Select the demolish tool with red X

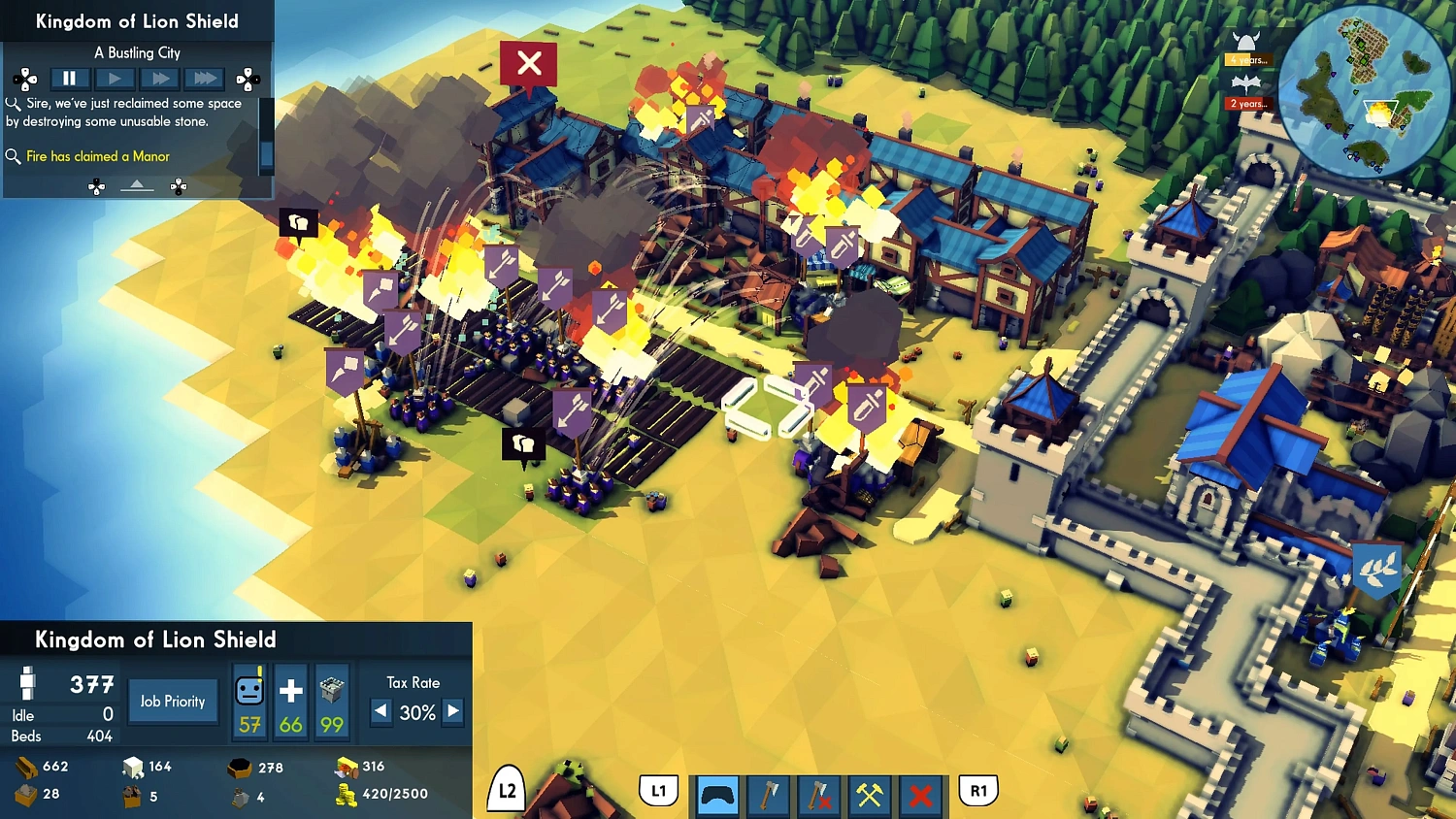coord(920,796)
